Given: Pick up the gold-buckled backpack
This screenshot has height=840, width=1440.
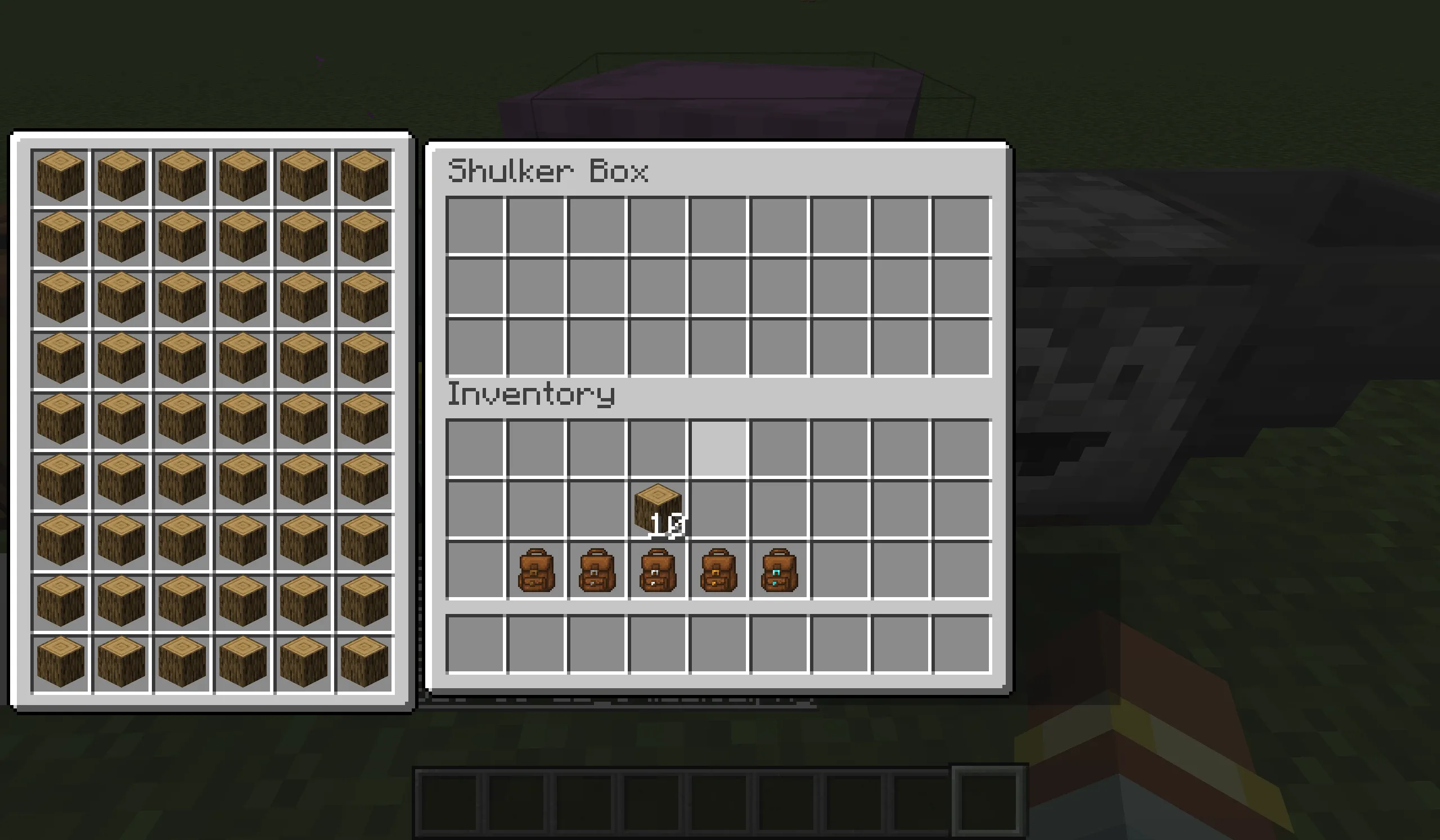Looking at the screenshot, I should [717, 568].
